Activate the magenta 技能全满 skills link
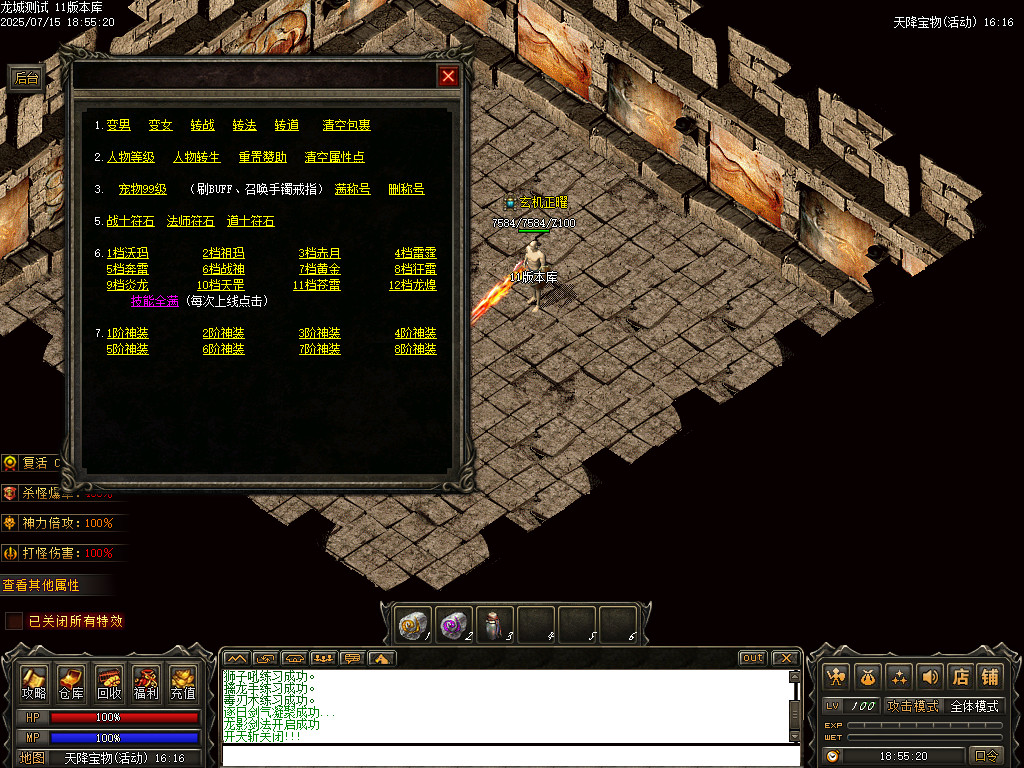The height and width of the screenshot is (768, 1024). (155, 302)
